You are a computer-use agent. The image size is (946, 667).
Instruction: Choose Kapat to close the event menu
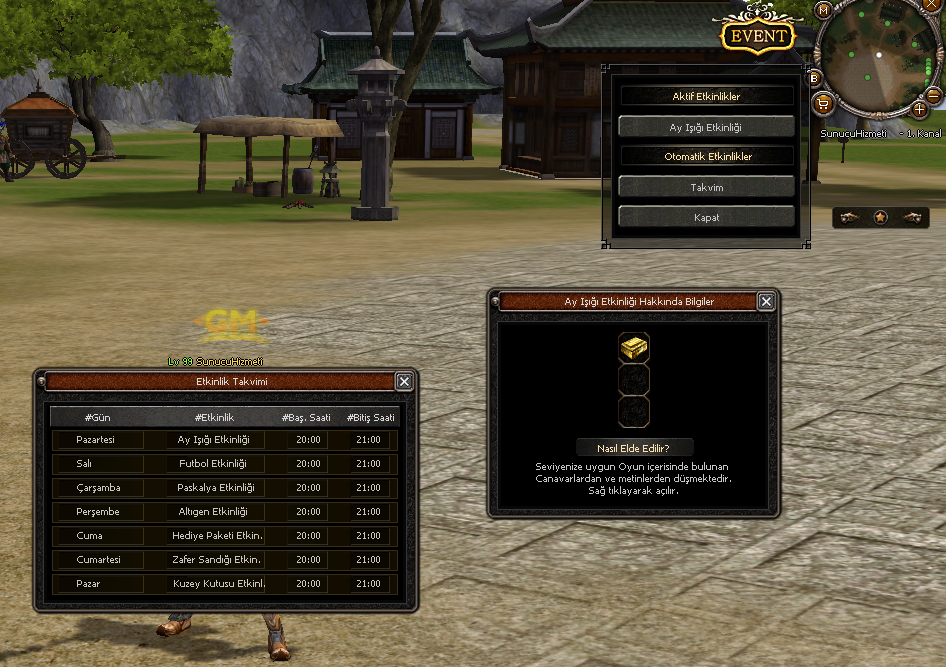[706, 217]
